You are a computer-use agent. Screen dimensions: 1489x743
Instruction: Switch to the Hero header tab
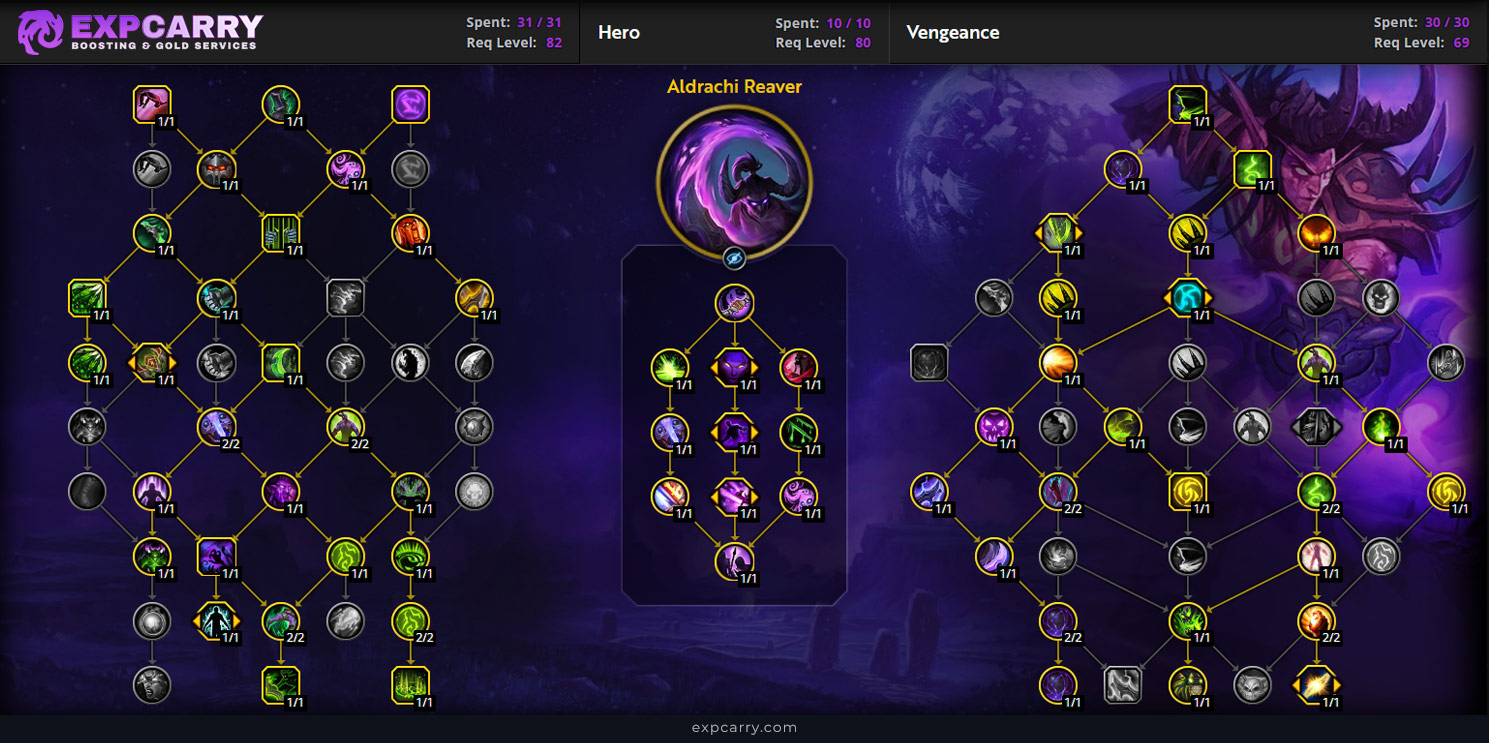pyautogui.click(x=619, y=32)
